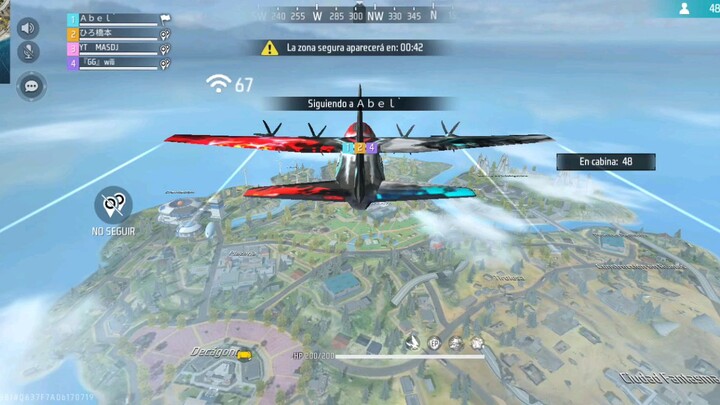Open the quick chat bubble

(x=32, y=87)
